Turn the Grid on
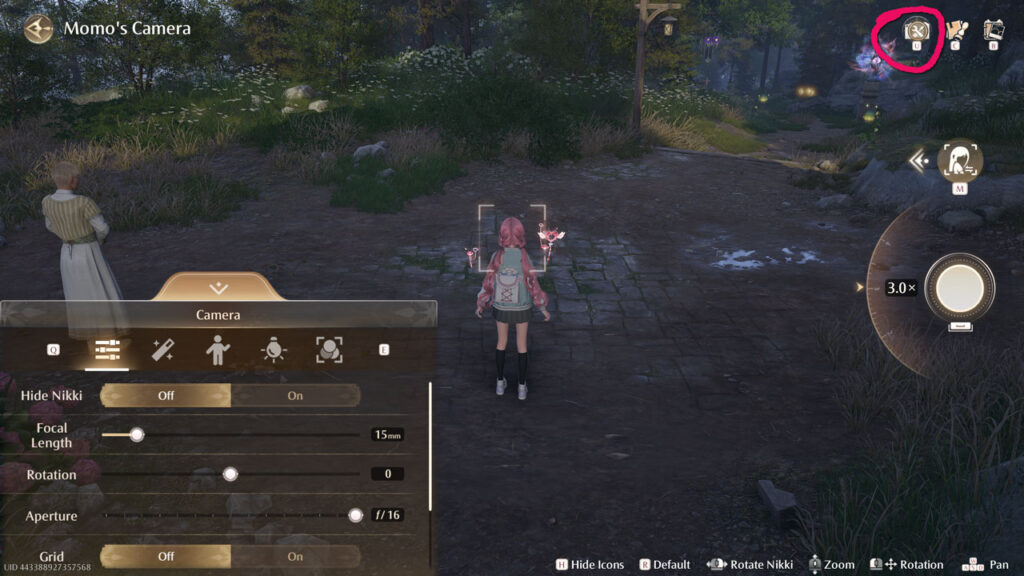Screen dimensions: 1024x576 coord(295,556)
